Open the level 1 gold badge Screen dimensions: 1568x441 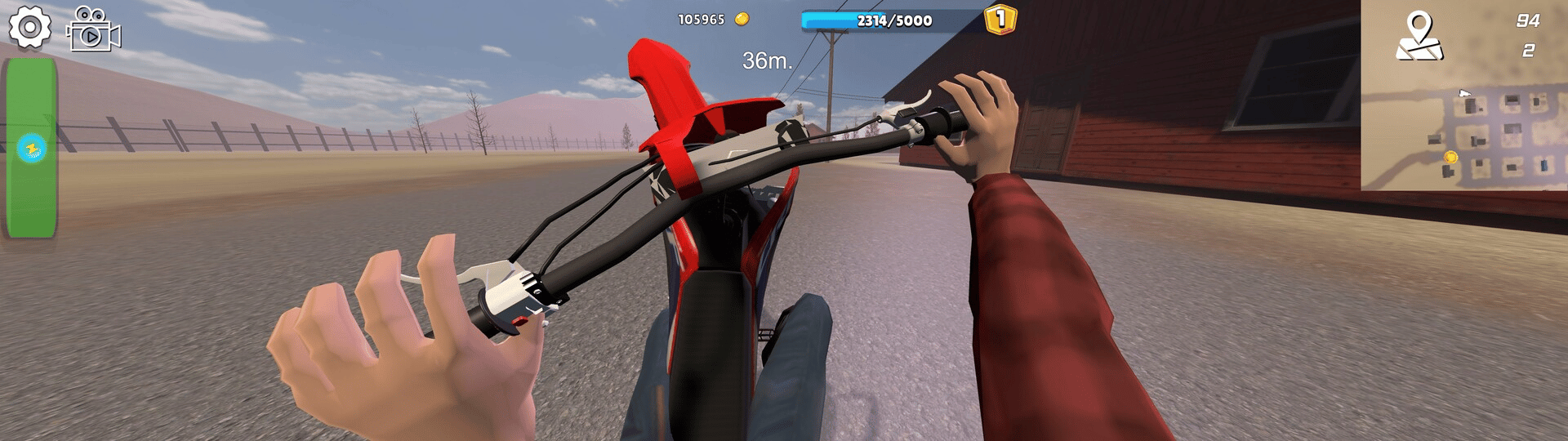[1000, 19]
